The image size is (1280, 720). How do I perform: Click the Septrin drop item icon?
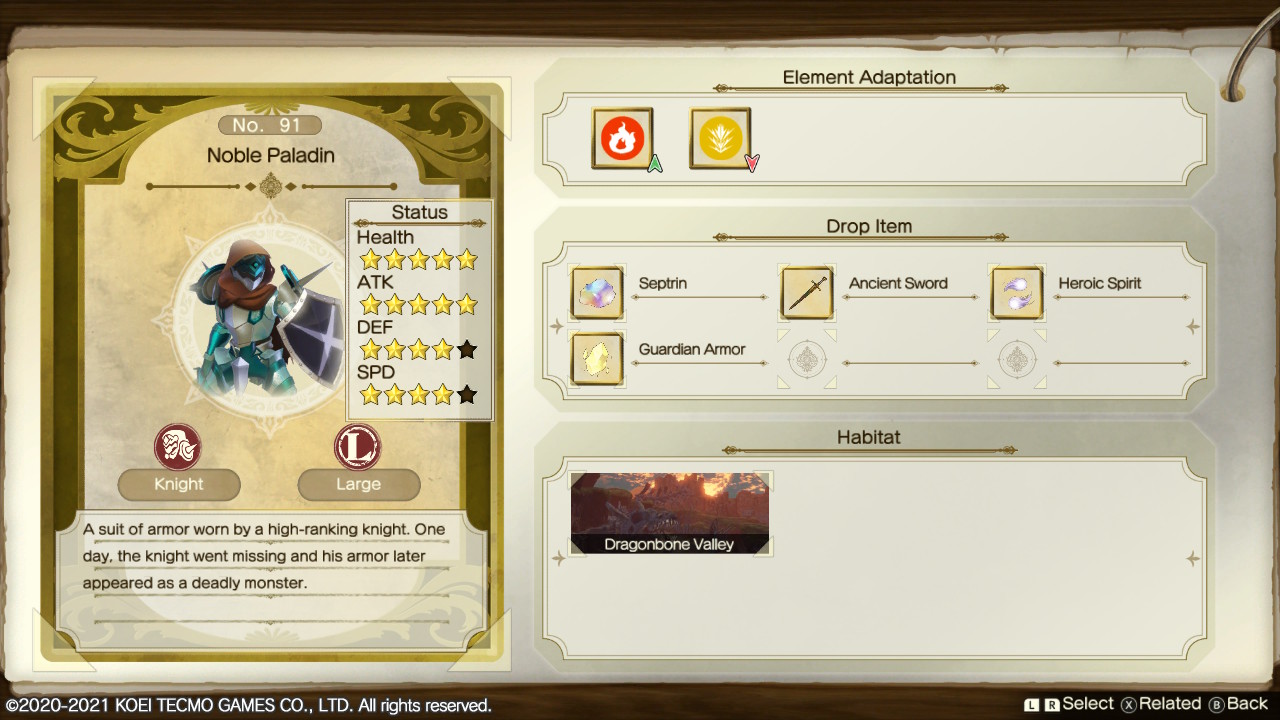597,293
